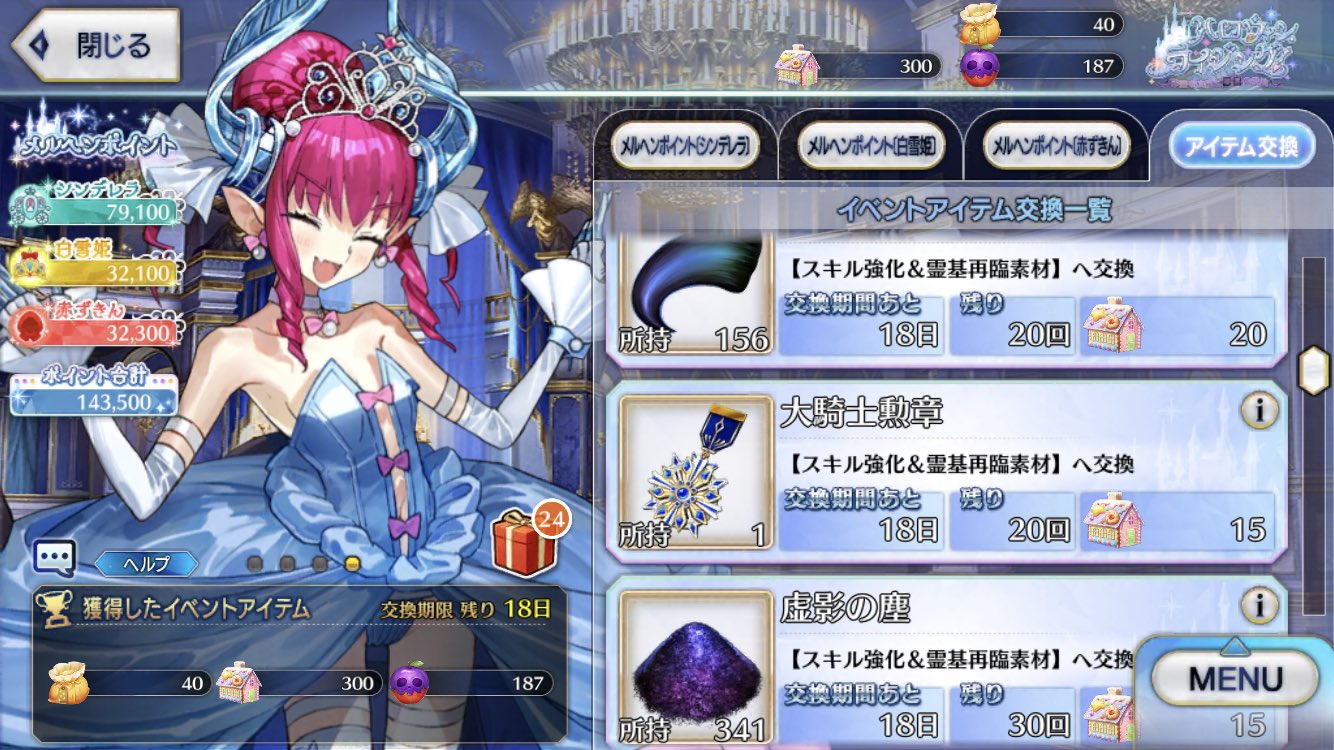Click the back arrow on 閉じる button
Image resolution: width=1334 pixels, height=750 pixels.
[39, 44]
